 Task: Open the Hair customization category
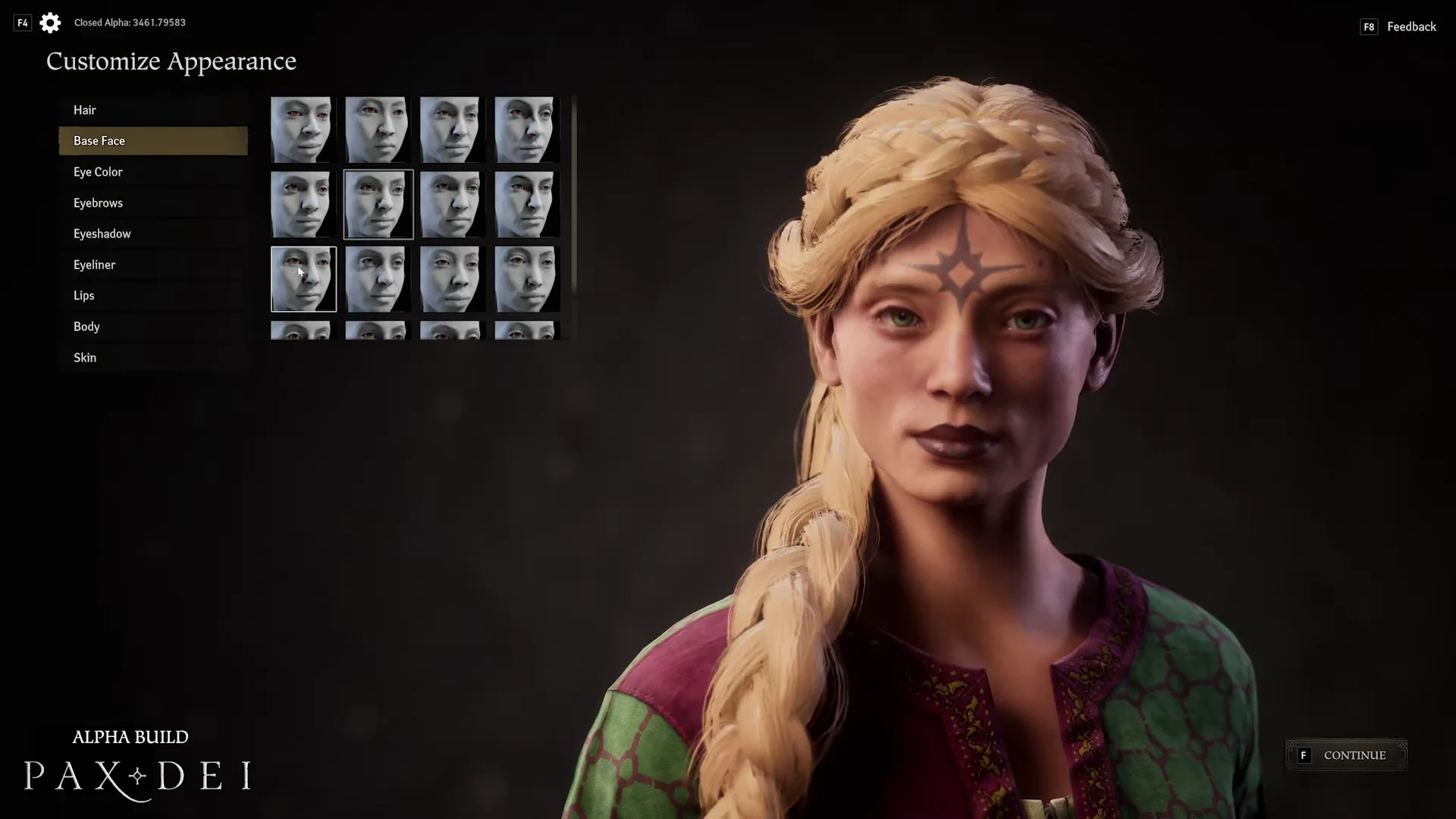tap(85, 110)
